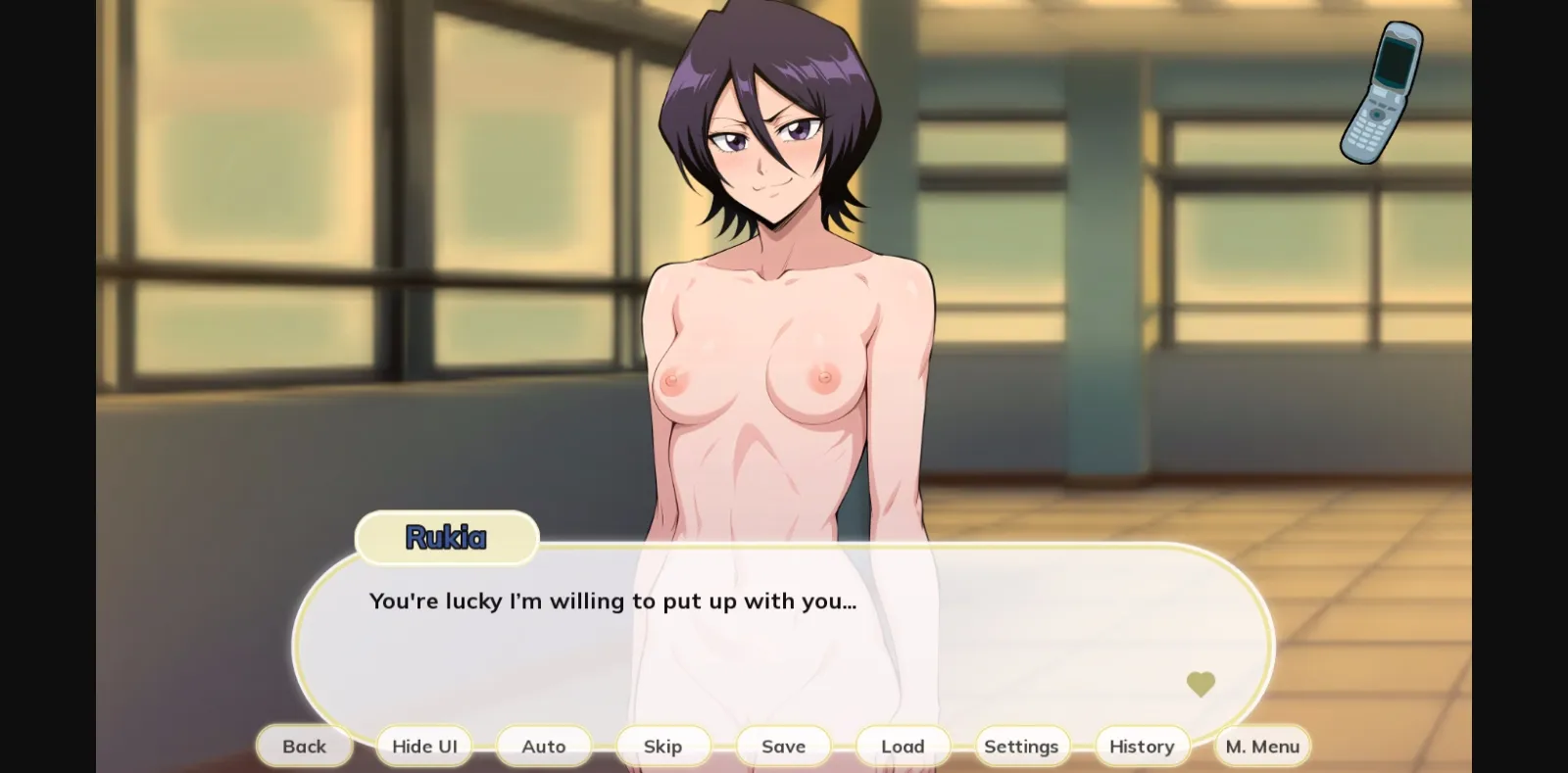1568x773 pixels.
Task: Hide the interface with Hide UI
Action: 424,747
